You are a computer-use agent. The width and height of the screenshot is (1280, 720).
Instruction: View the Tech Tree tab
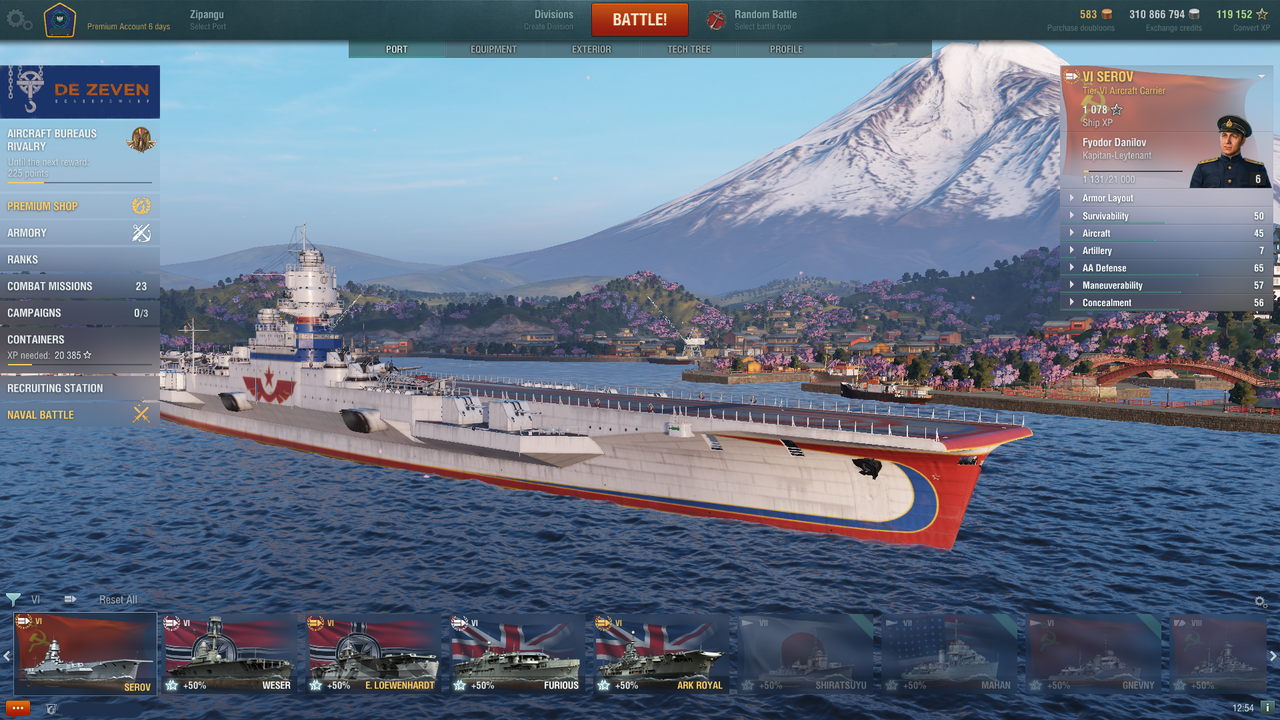tap(689, 49)
